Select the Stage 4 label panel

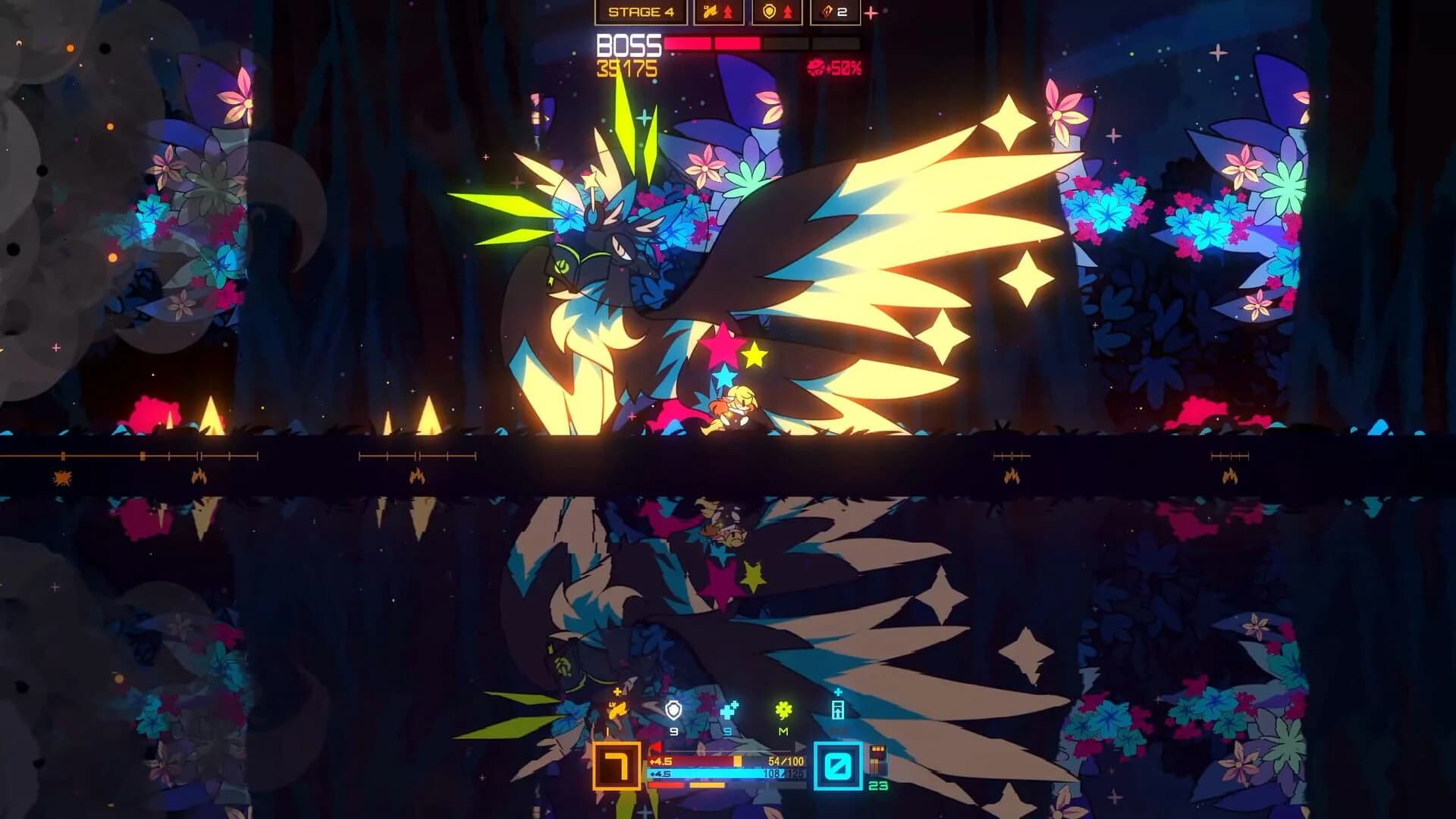pyautogui.click(x=641, y=12)
